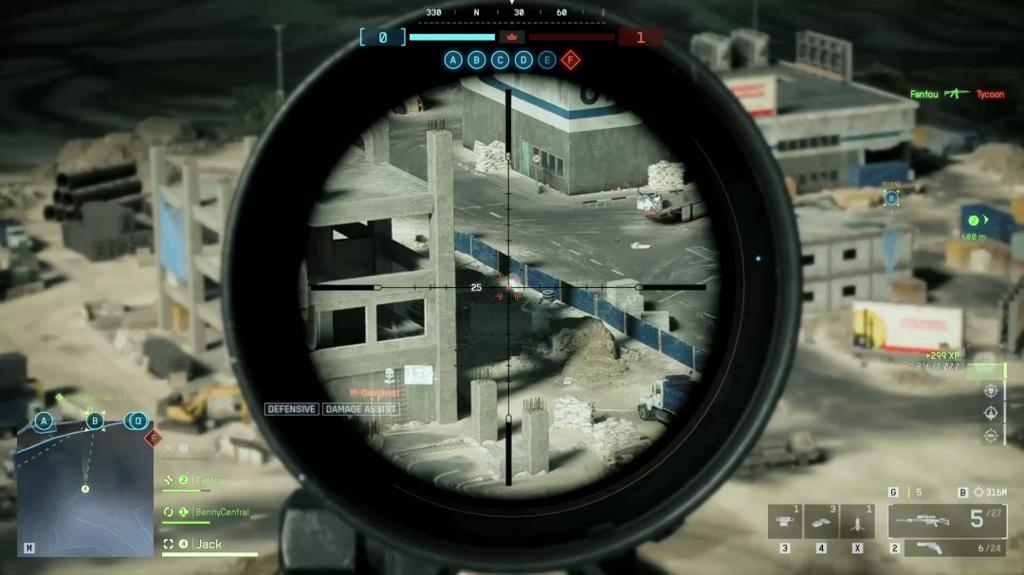Select squad member Jack in the squad list
This screenshot has height=575, width=1024.
[x=208, y=544]
